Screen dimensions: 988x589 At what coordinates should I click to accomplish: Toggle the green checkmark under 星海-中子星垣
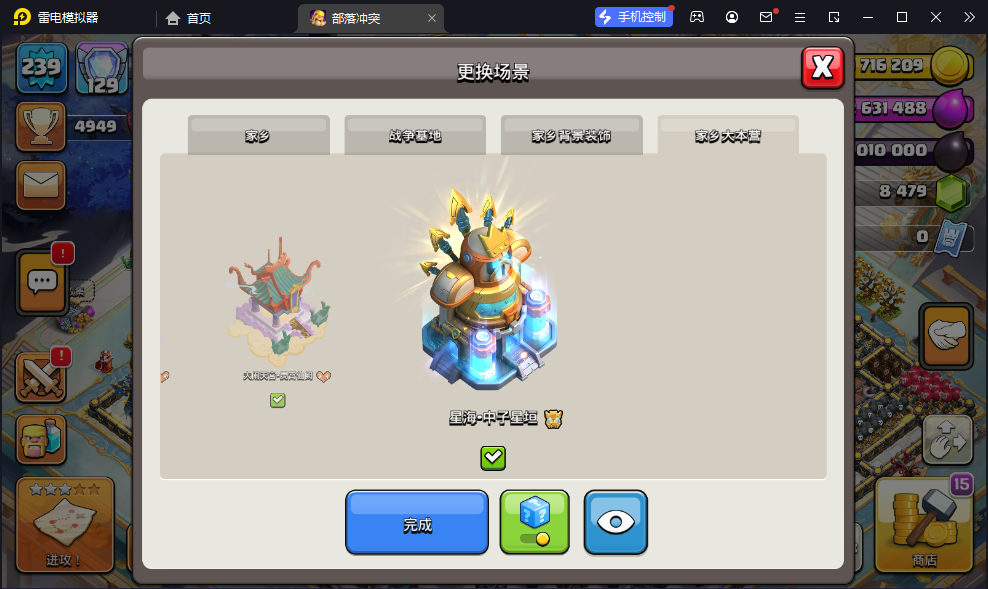tap(493, 458)
